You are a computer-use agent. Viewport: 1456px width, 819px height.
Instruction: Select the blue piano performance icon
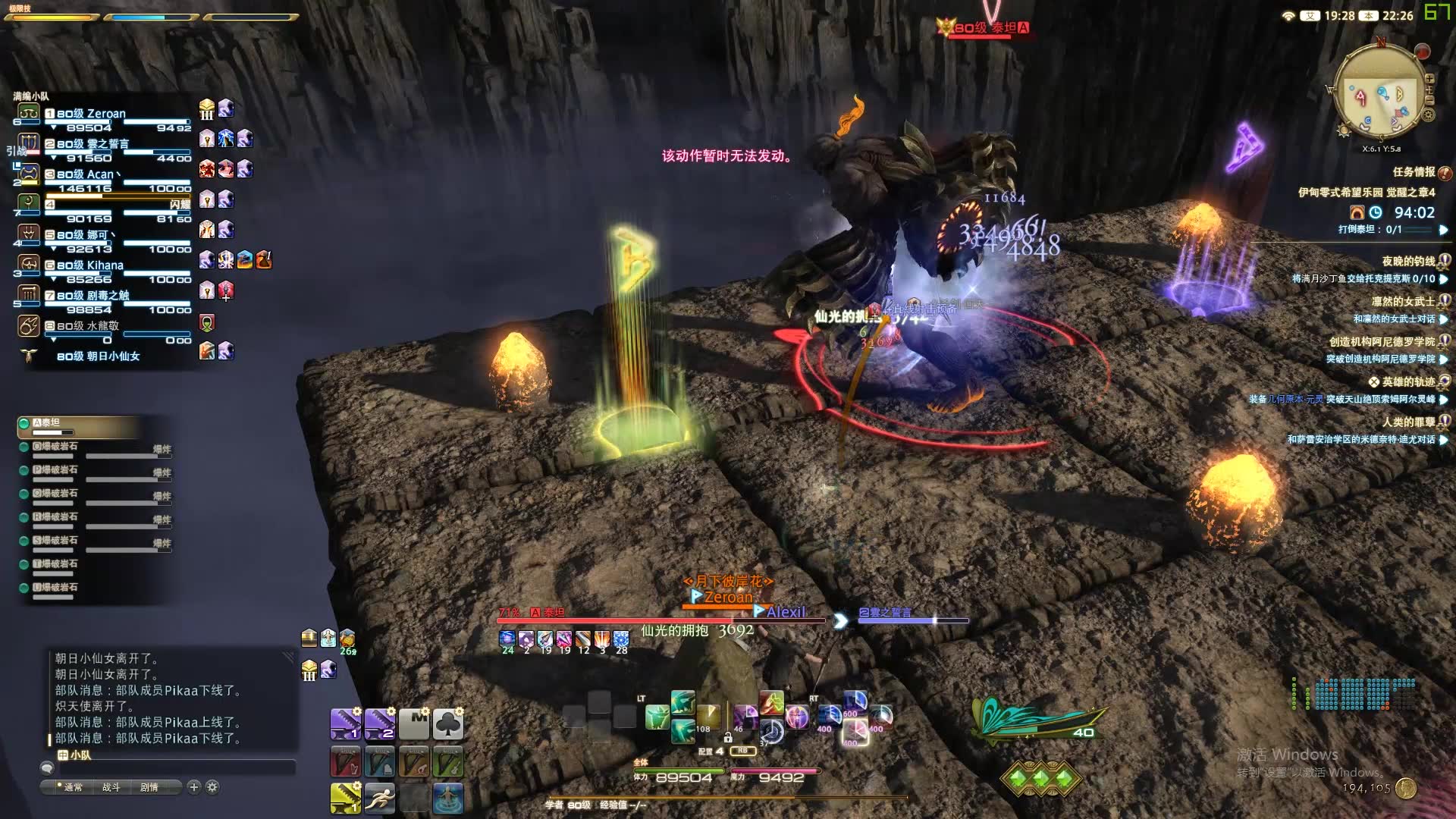(x=380, y=761)
